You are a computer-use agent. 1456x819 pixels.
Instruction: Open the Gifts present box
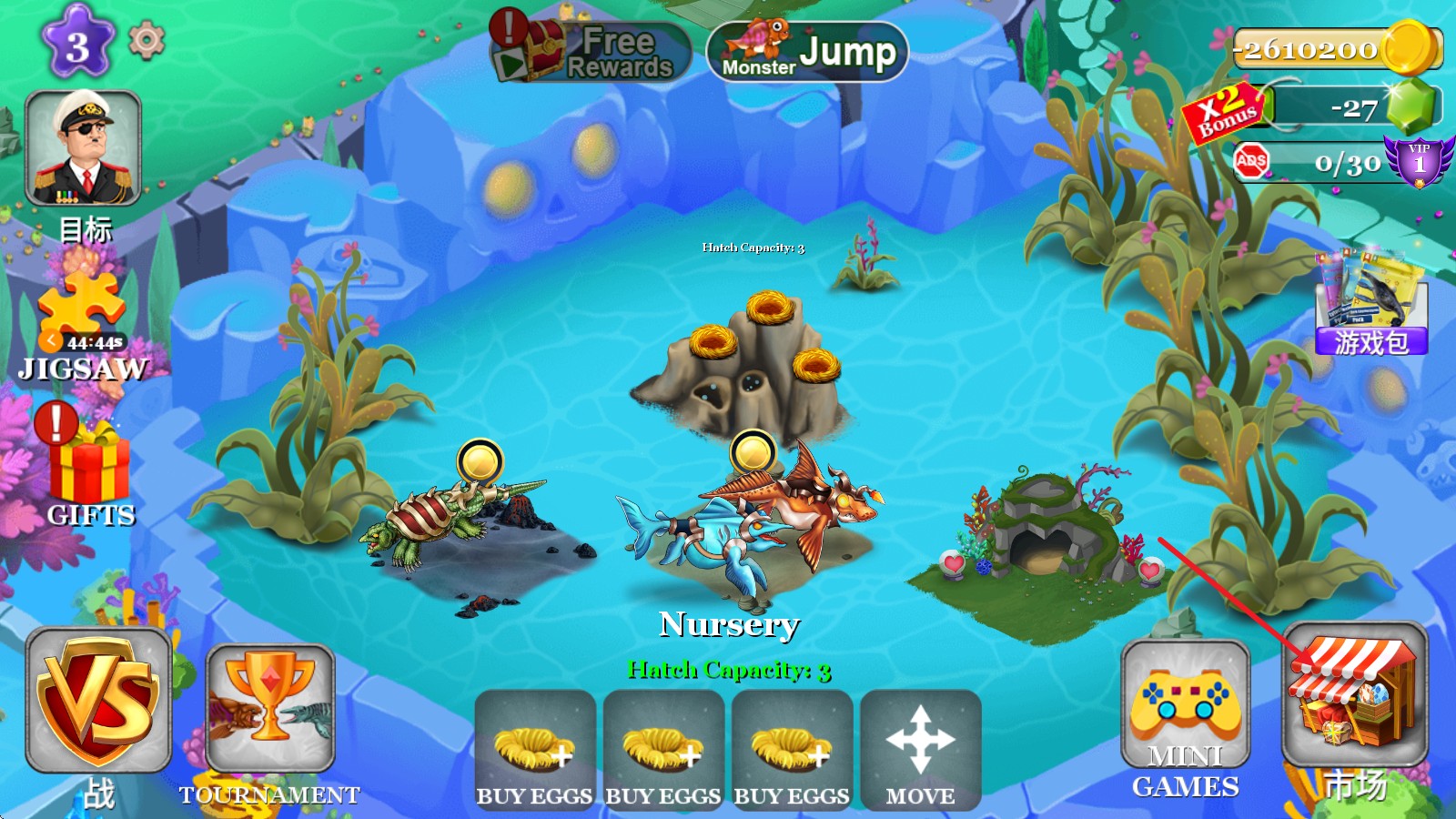click(x=89, y=469)
